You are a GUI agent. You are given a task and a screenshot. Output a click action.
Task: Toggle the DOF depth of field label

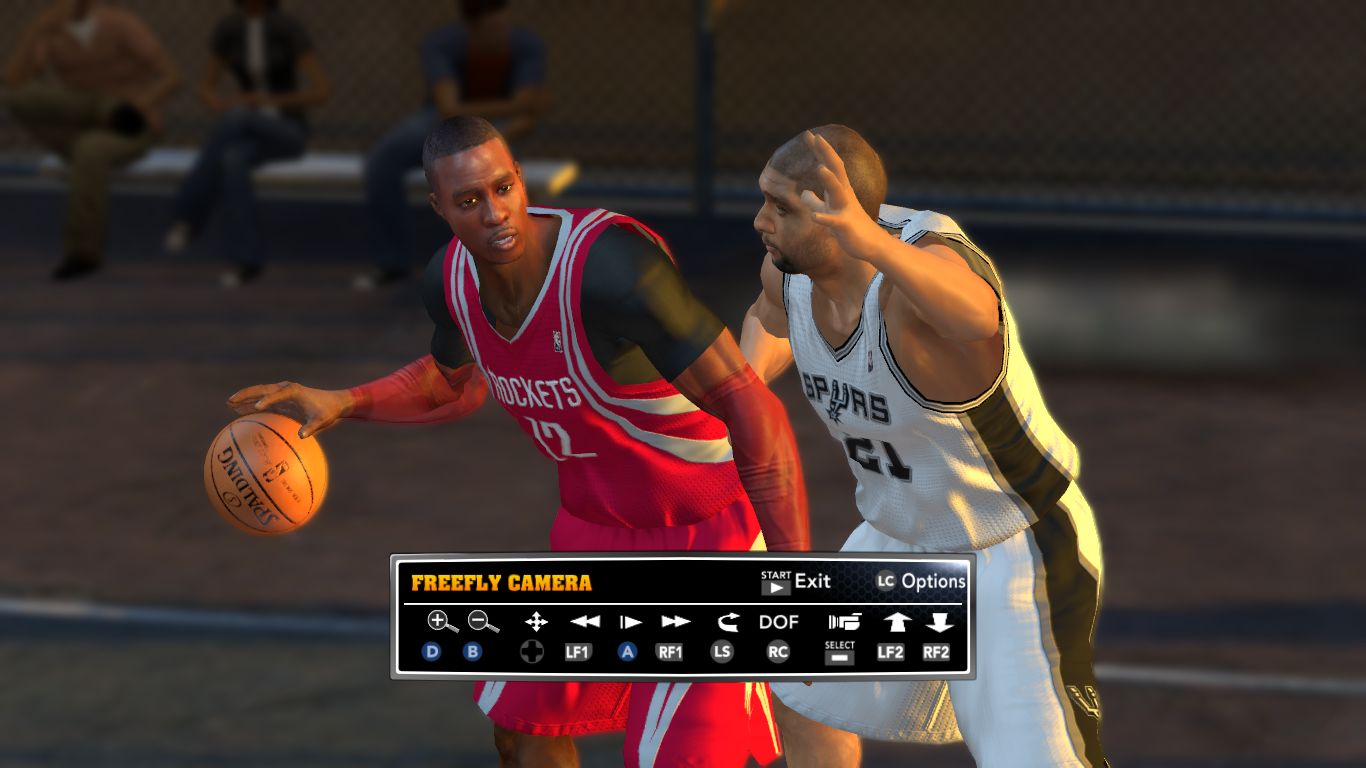click(779, 622)
